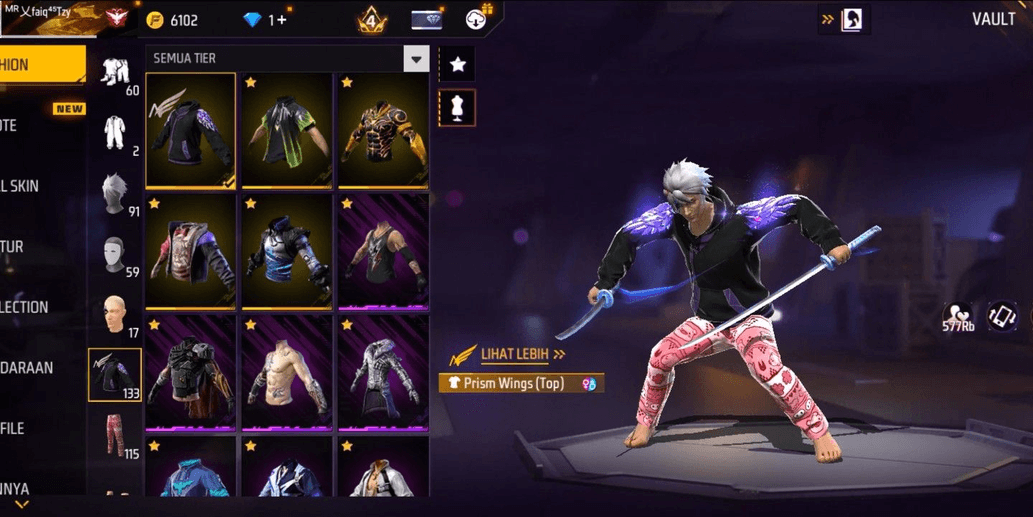Screen dimensions: 1033x517
Task: Pick the gold and black armor top
Action: [383, 130]
